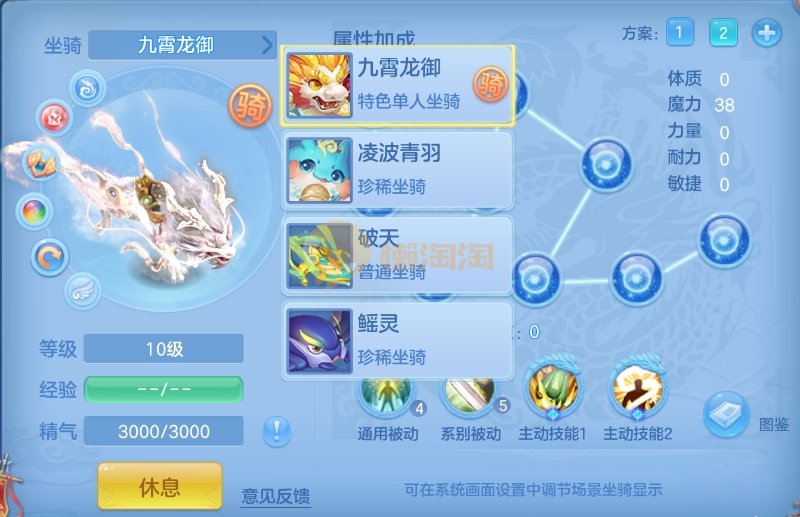Select the 破天 mount entry

click(397, 254)
